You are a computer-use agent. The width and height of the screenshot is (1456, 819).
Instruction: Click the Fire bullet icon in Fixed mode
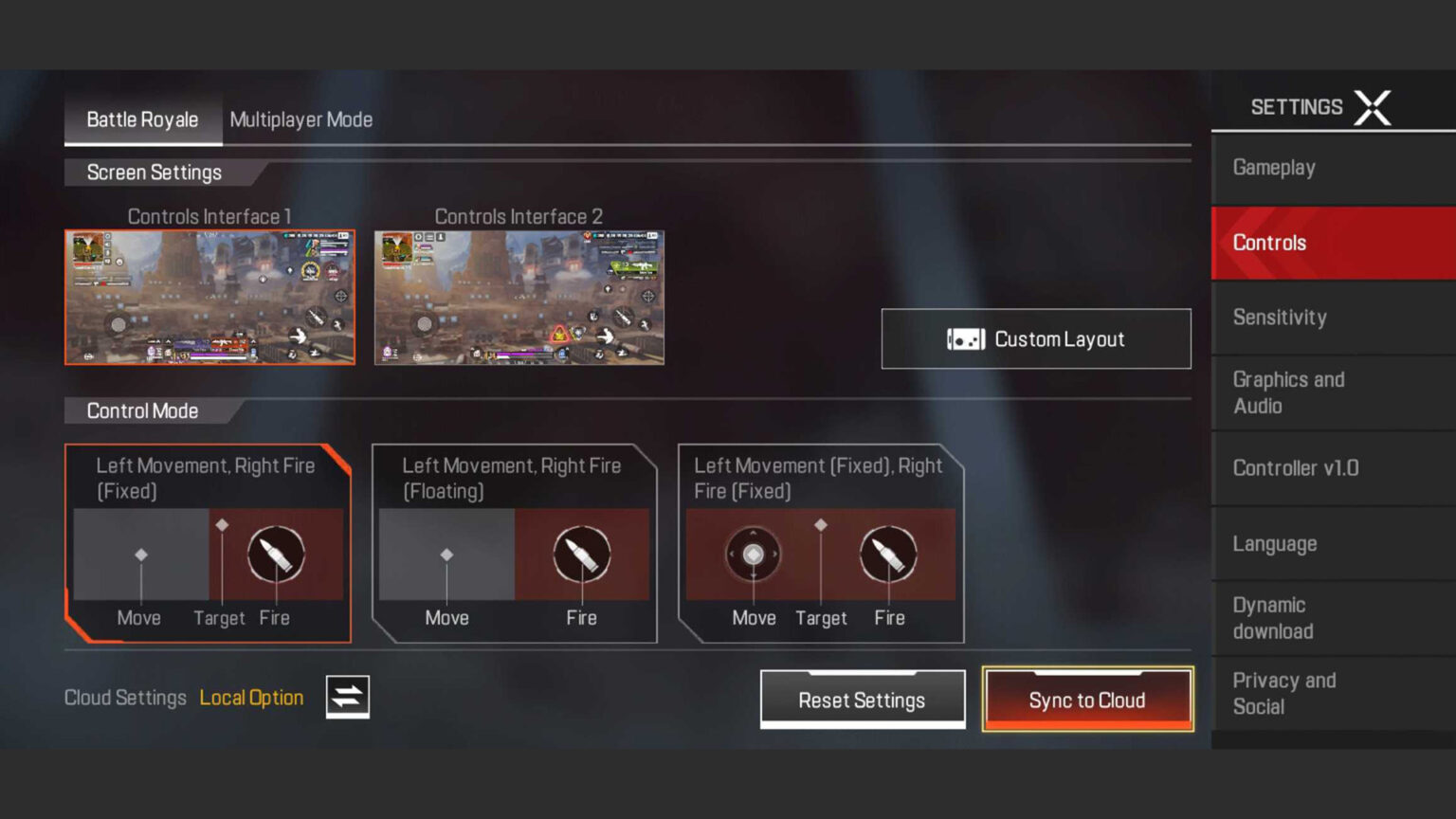277,556
